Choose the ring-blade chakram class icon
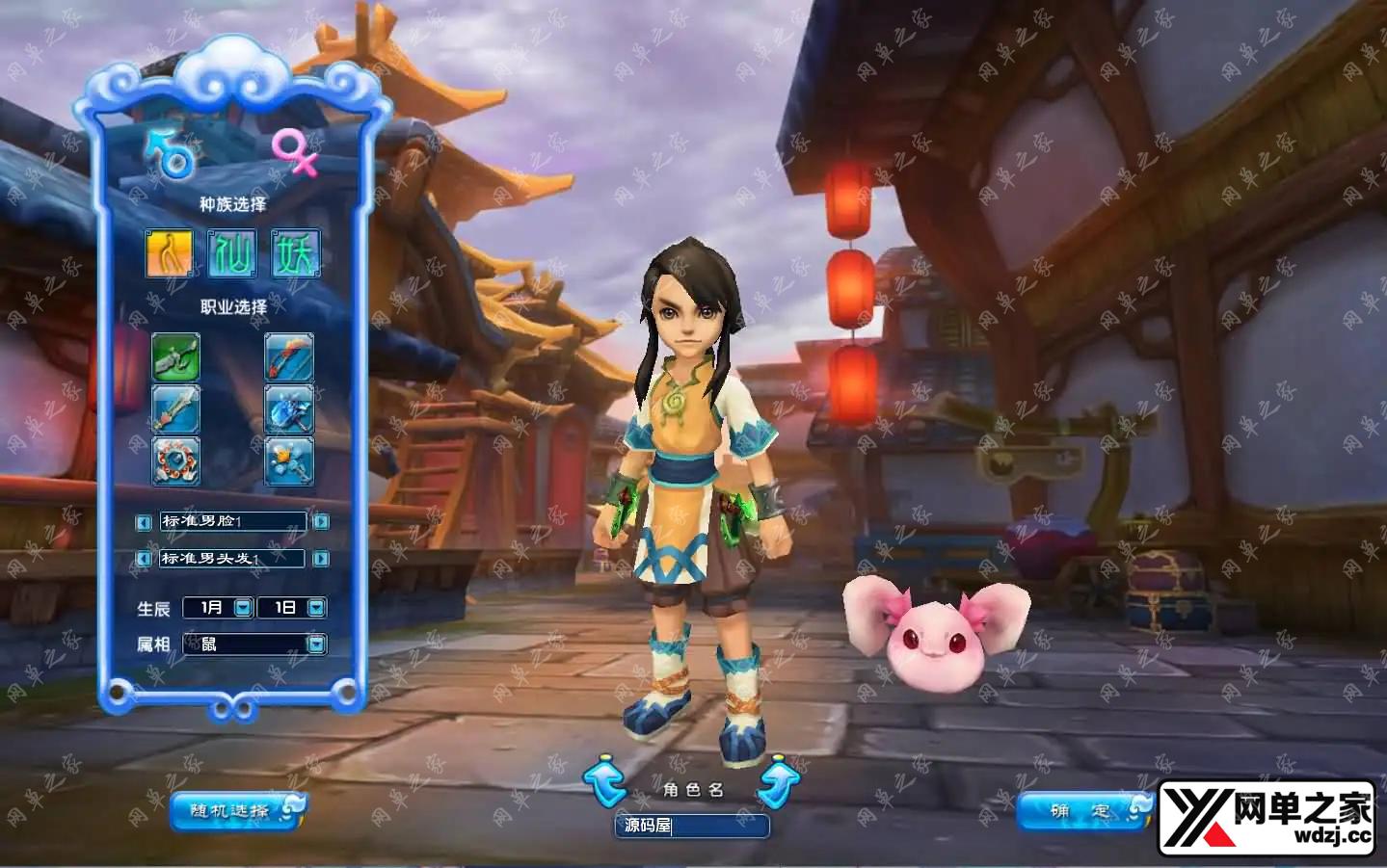 click(176, 460)
